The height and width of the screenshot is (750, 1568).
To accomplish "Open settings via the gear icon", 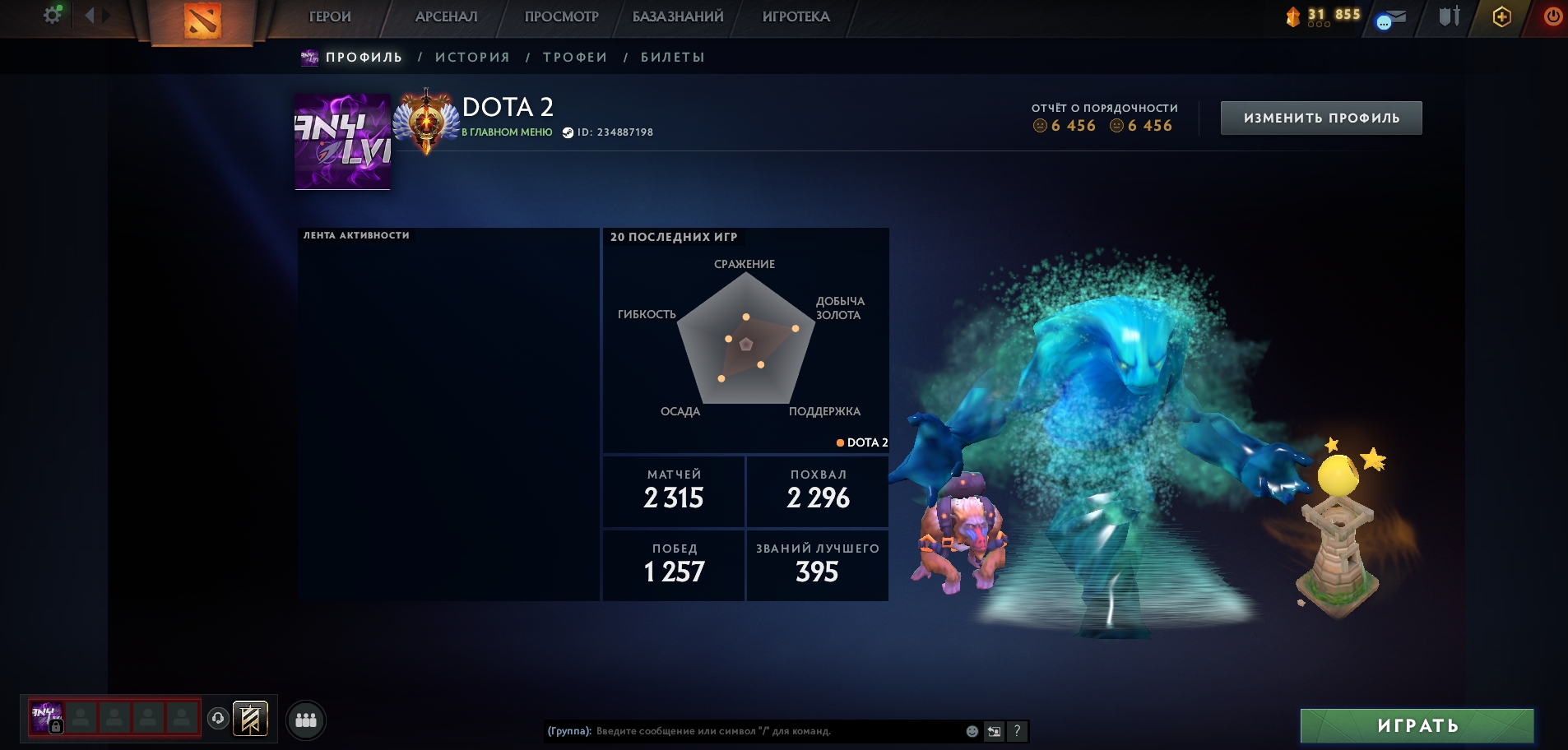I will 53,15.
